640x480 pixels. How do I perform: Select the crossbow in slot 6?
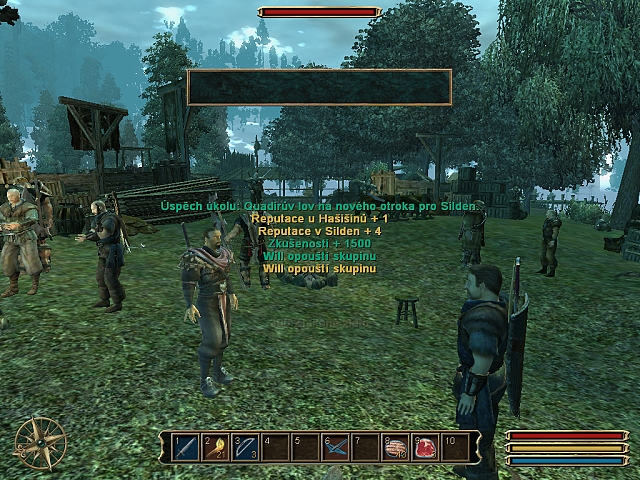(336, 447)
